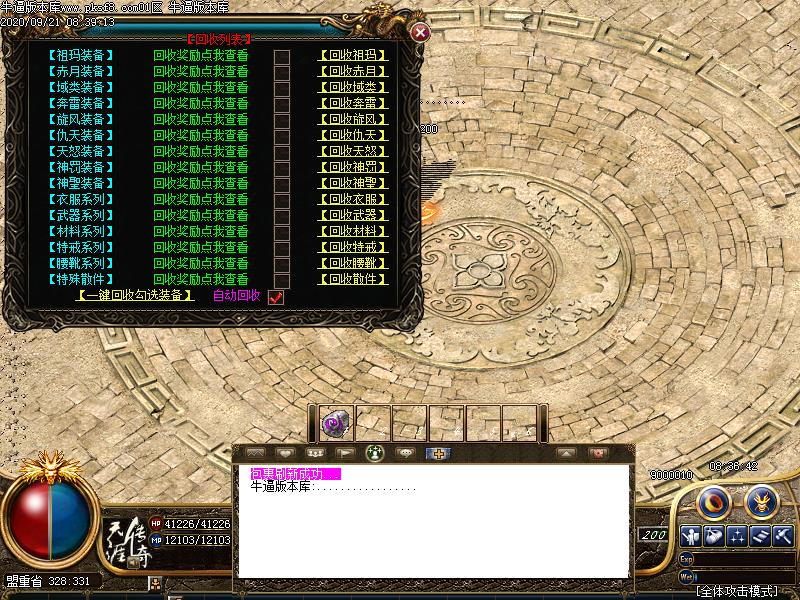Open the golden helmet round button
The width and height of the screenshot is (800, 600).
[762, 502]
